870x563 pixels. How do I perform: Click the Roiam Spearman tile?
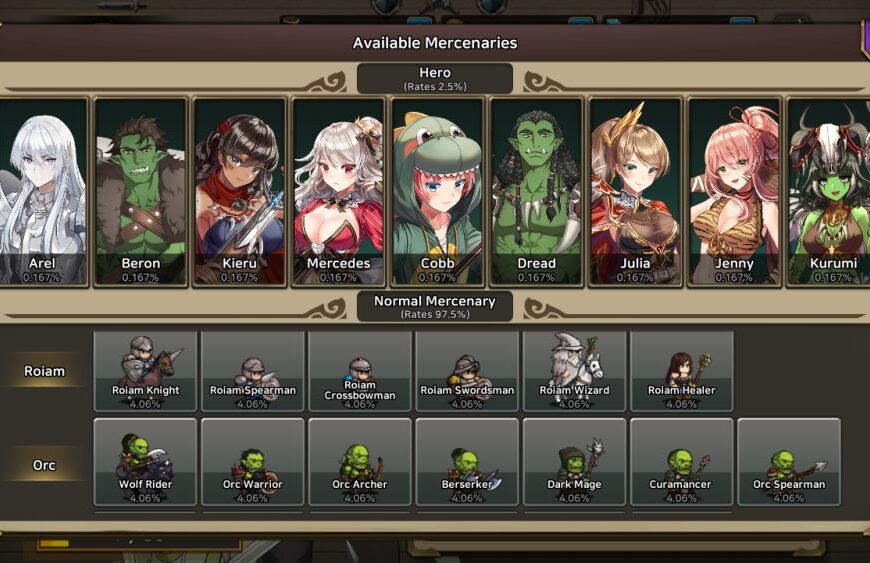(253, 371)
